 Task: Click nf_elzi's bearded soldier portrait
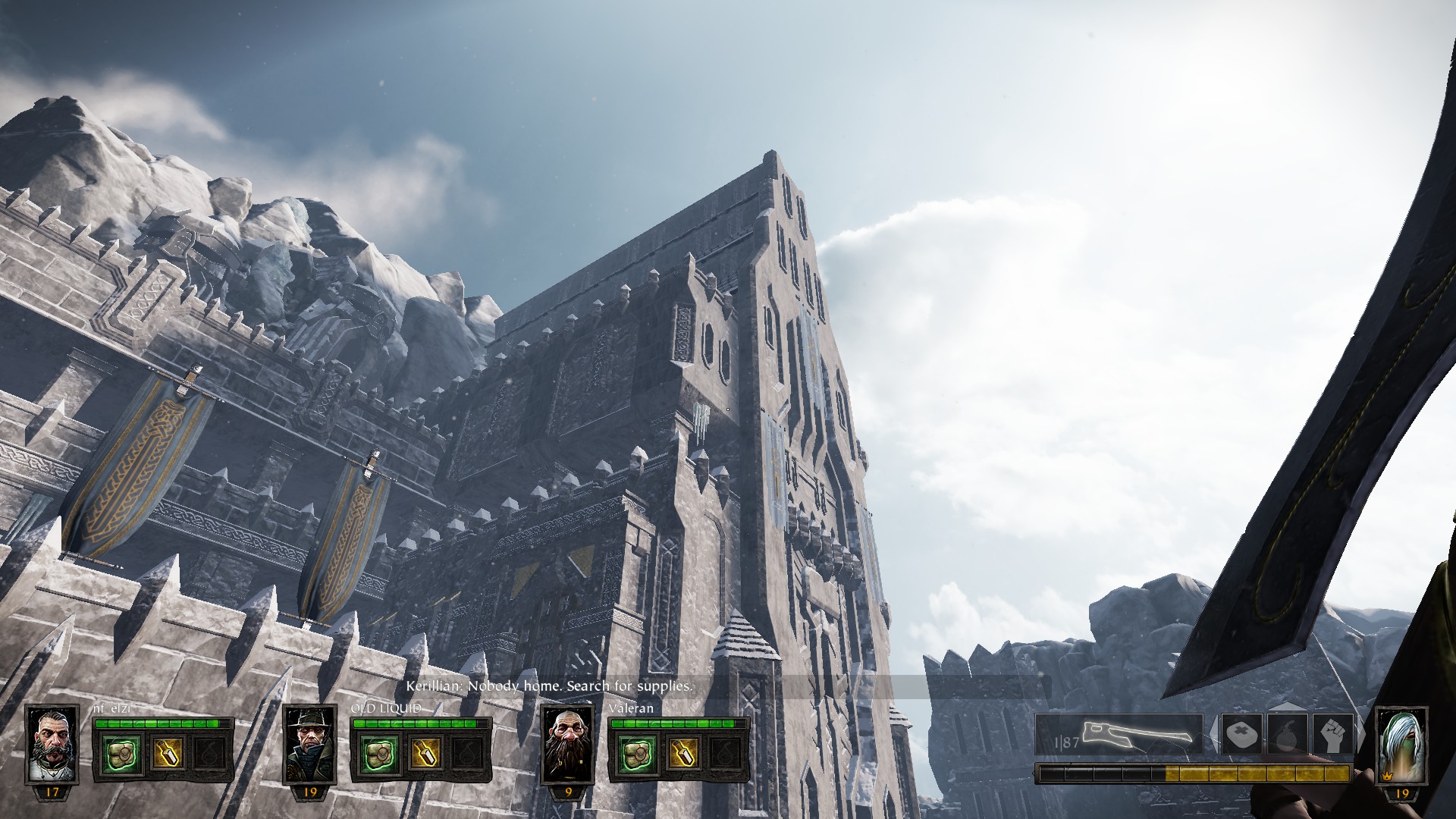(52, 745)
